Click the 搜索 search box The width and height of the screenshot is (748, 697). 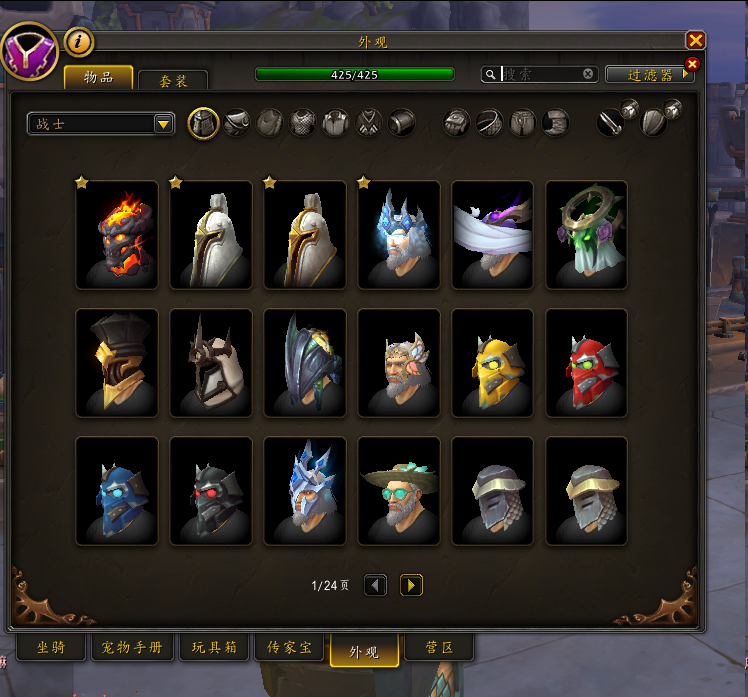coord(540,74)
